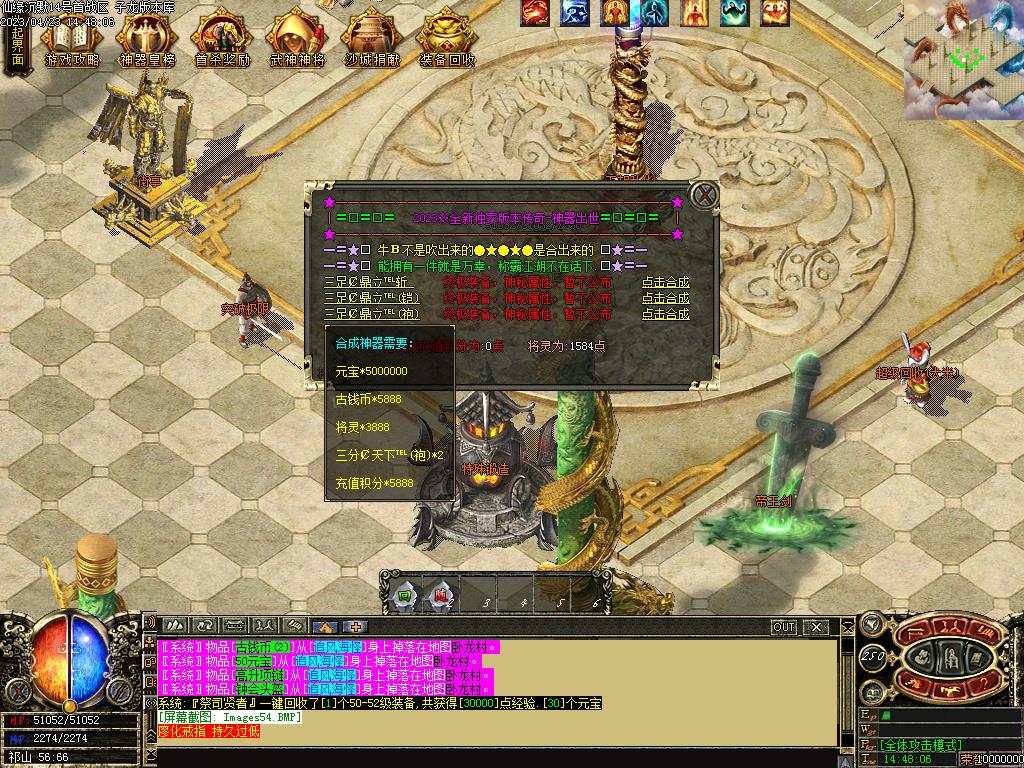Image resolution: width=1024 pixels, height=768 pixels.
Task: Click 点击合成 for 三足鼎立 斩
Action: tap(665, 282)
